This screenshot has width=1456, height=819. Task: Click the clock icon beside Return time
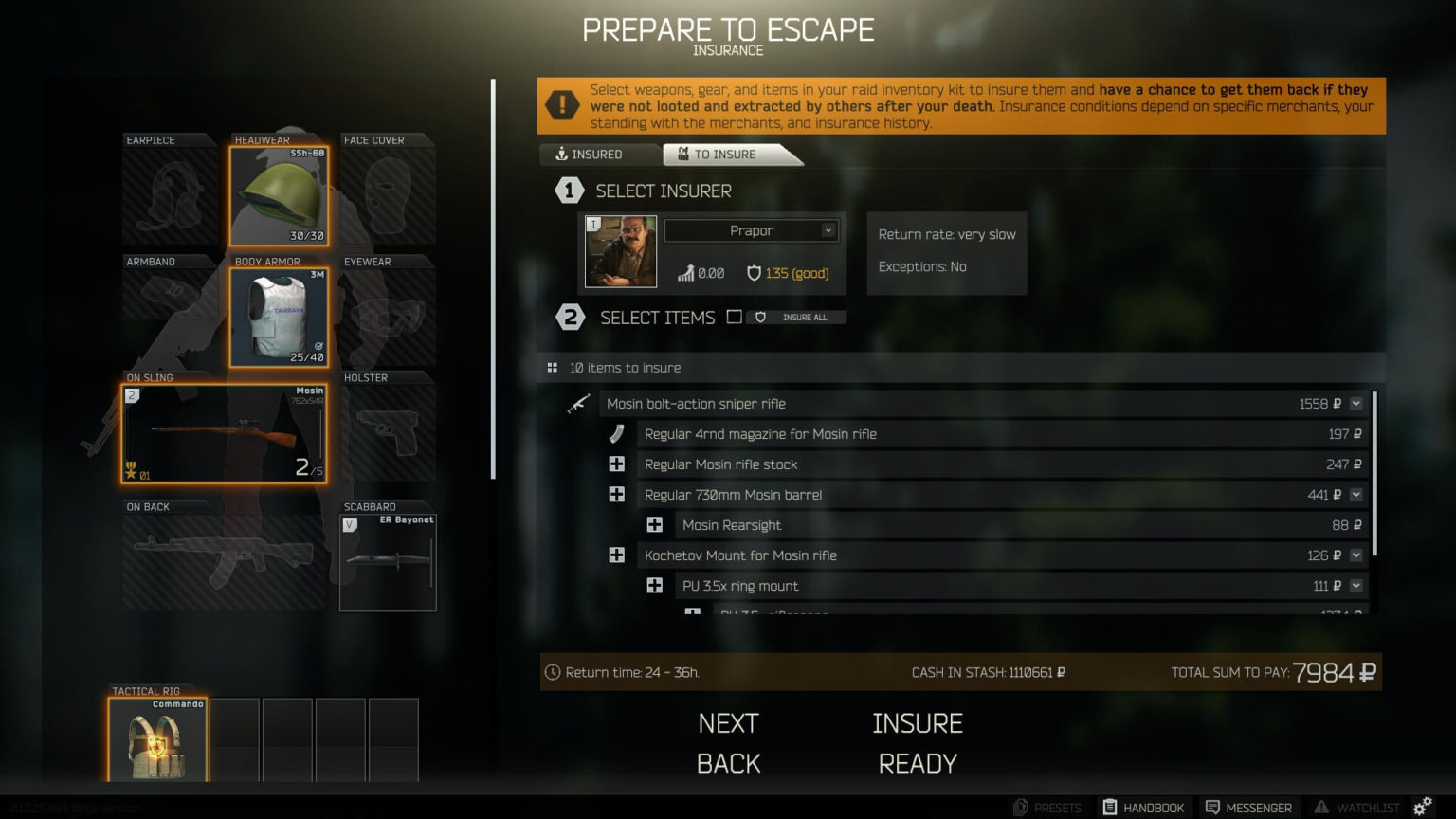[553, 672]
